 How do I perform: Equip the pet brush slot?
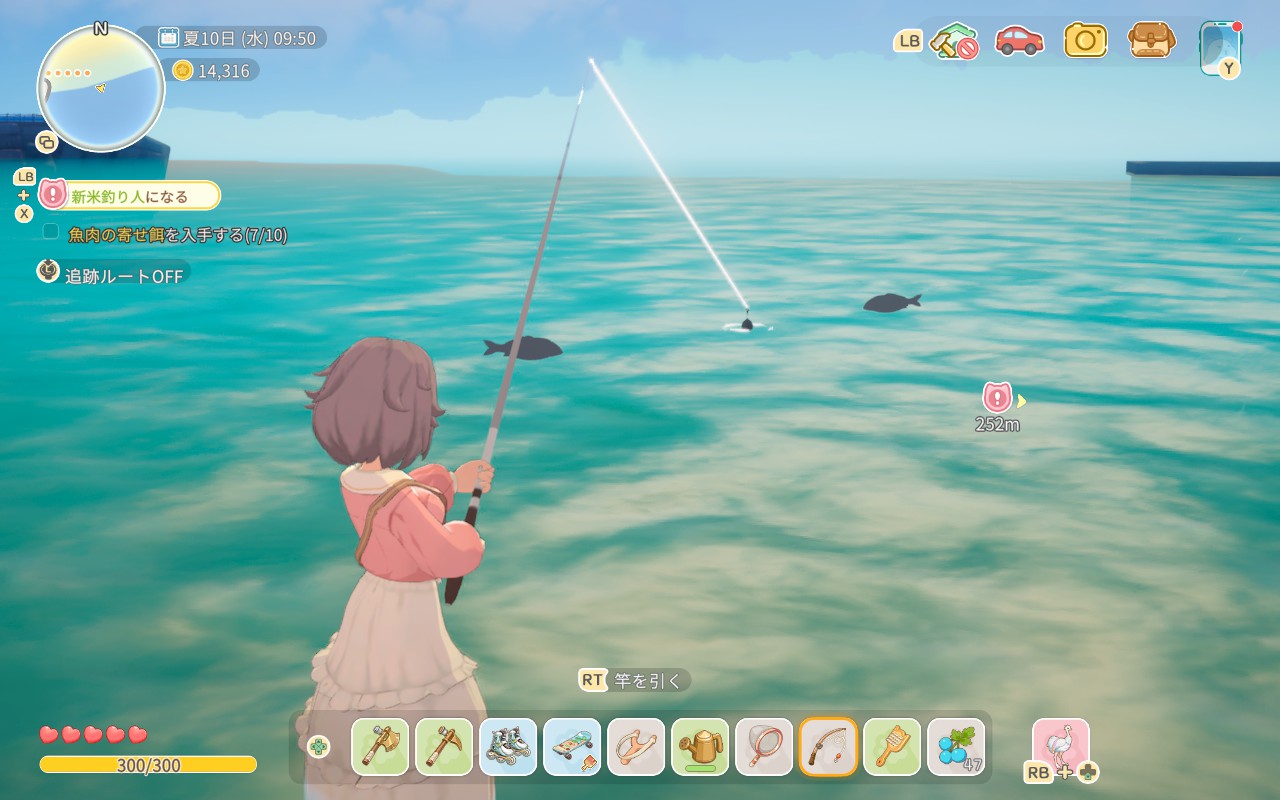(892, 747)
